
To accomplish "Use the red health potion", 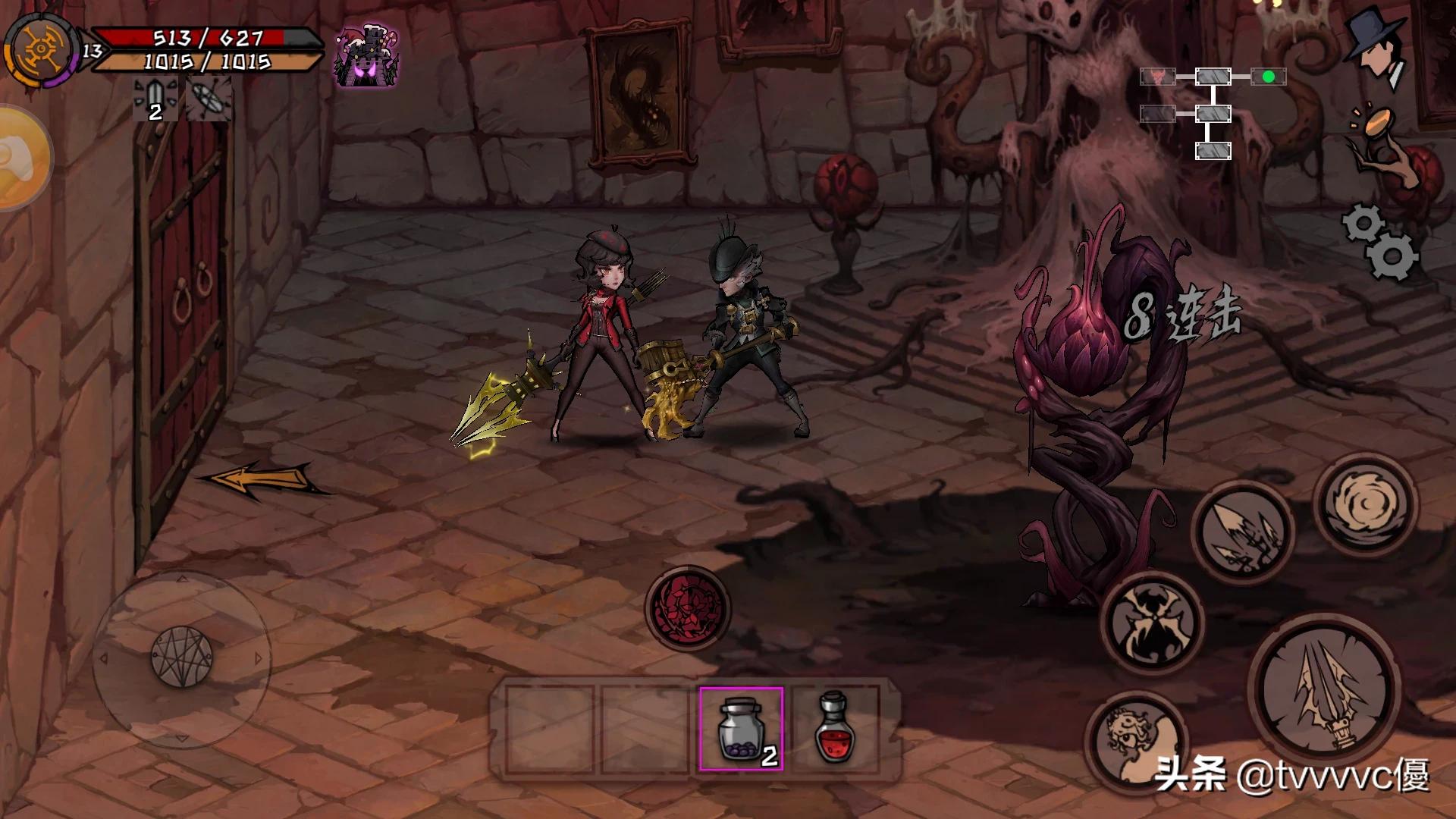I will tap(834, 728).
